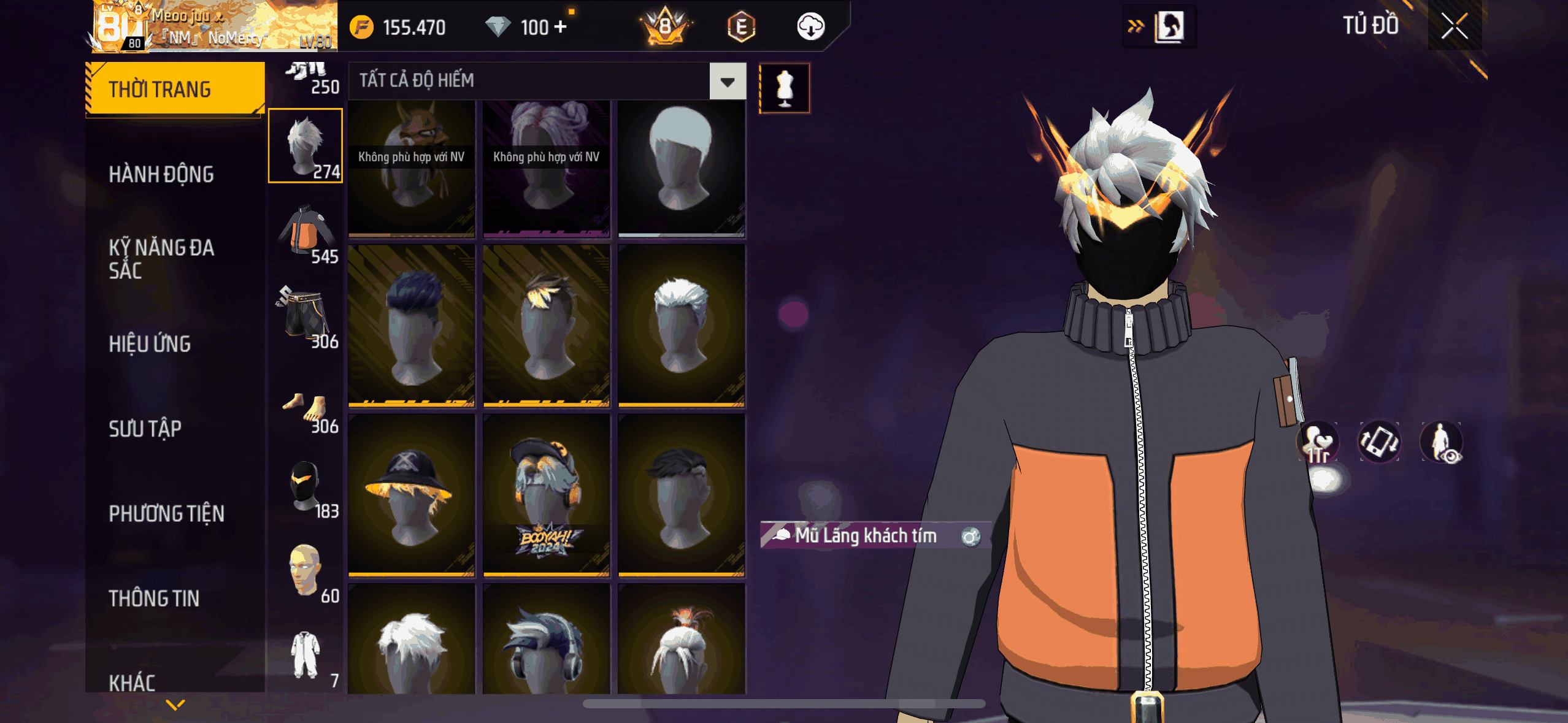Go to the SƯU TẬP tab
Viewport: 1568px width, 723px height.
[x=145, y=429]
